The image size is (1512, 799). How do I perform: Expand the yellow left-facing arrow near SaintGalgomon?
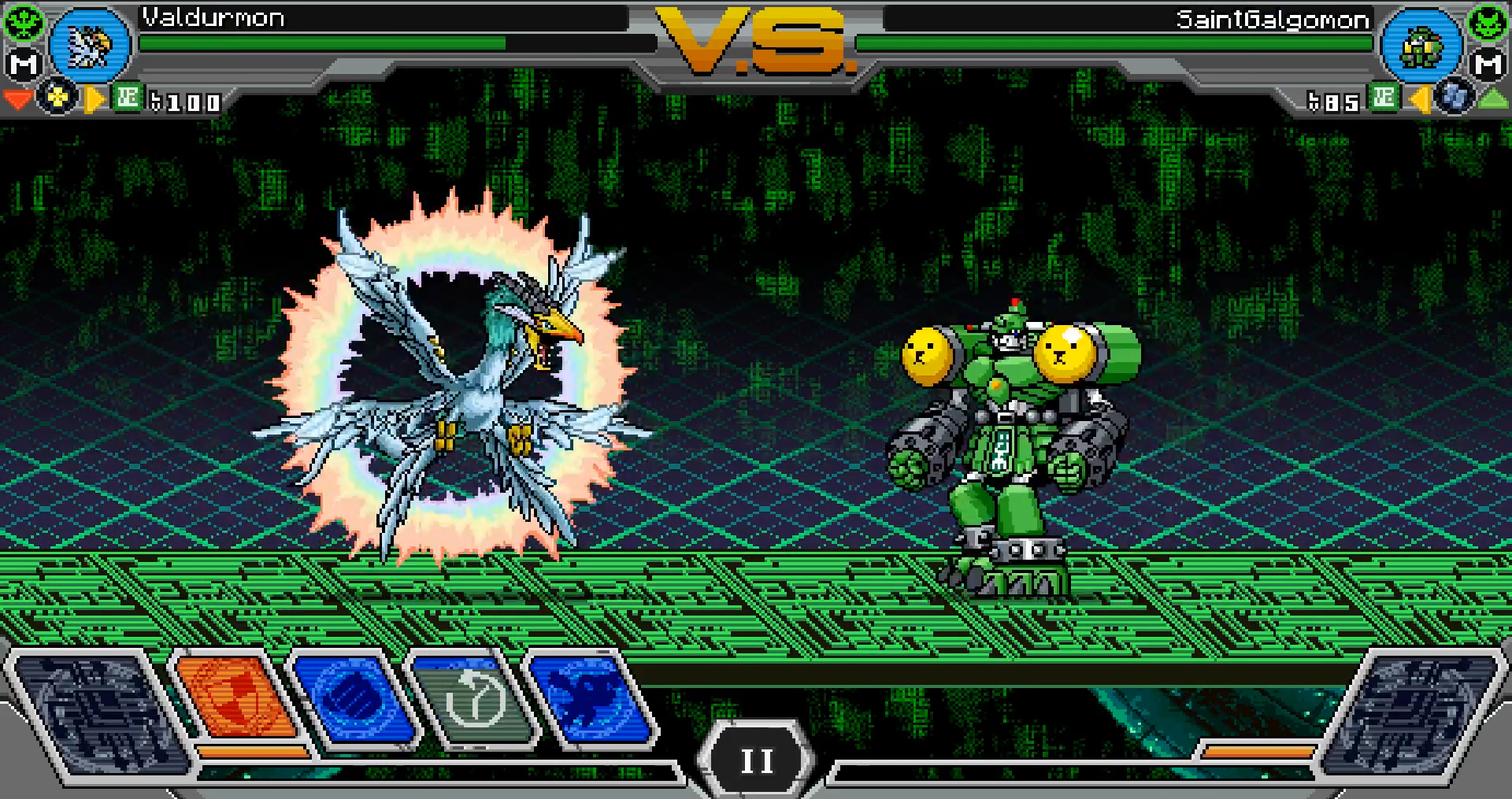(1421, 98)
